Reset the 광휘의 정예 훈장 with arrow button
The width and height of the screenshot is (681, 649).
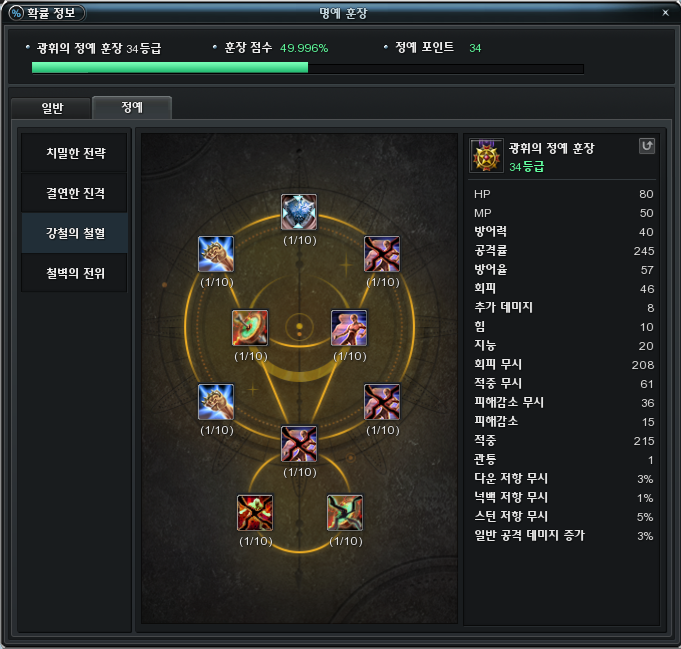pos(647,146)
